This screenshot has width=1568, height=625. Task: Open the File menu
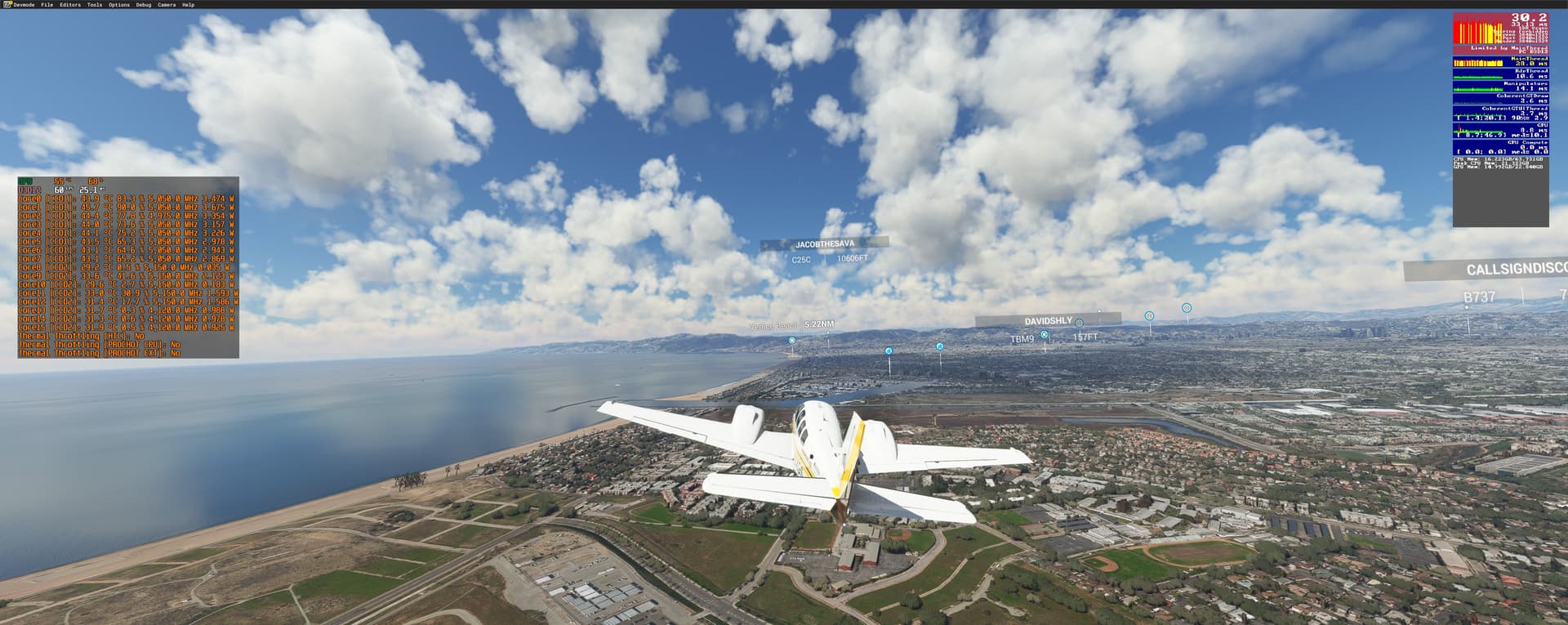pos(47,5)
